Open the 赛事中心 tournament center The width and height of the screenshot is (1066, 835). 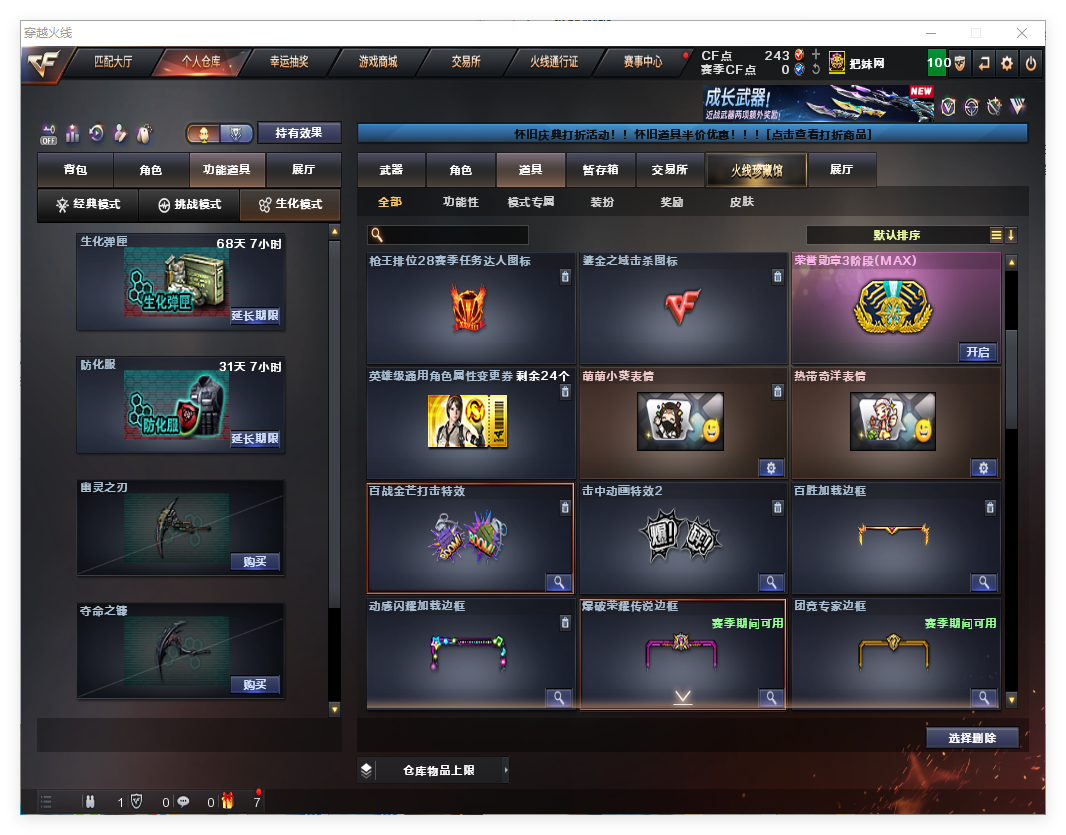click(643, 62)
